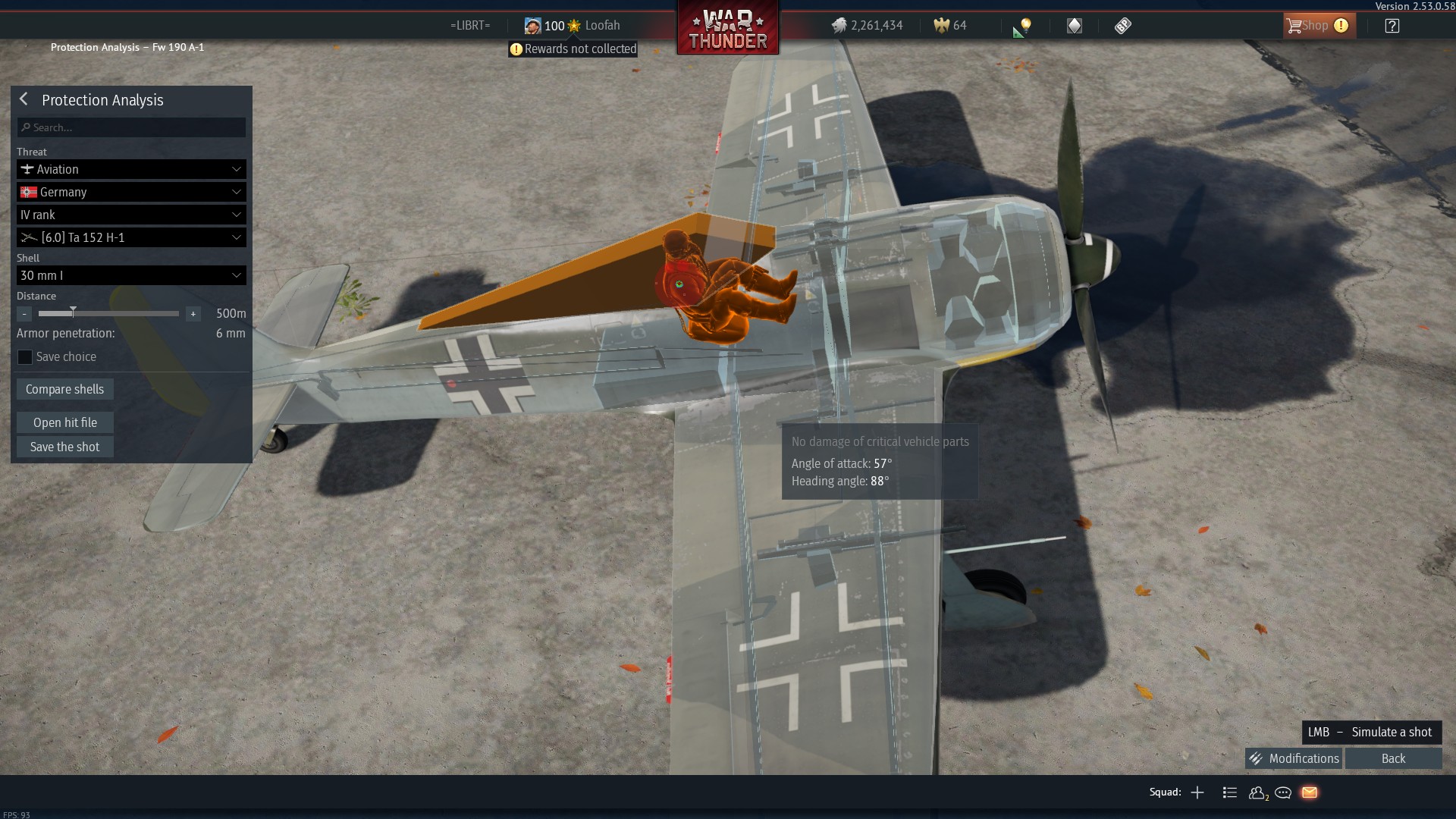The image size is (1456, 819).
Task: Open the Shop
Action: click(1316, 26)
